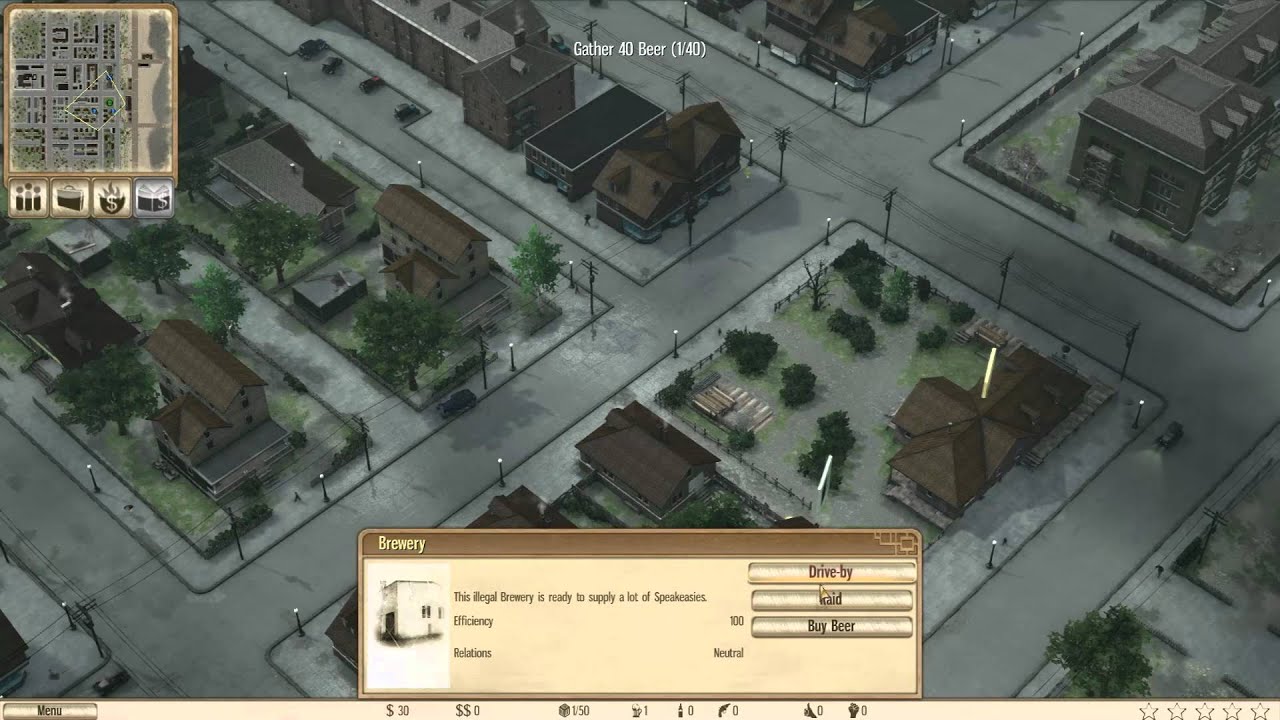
Task: Choose the Raid action button
Action: point(831,599)
